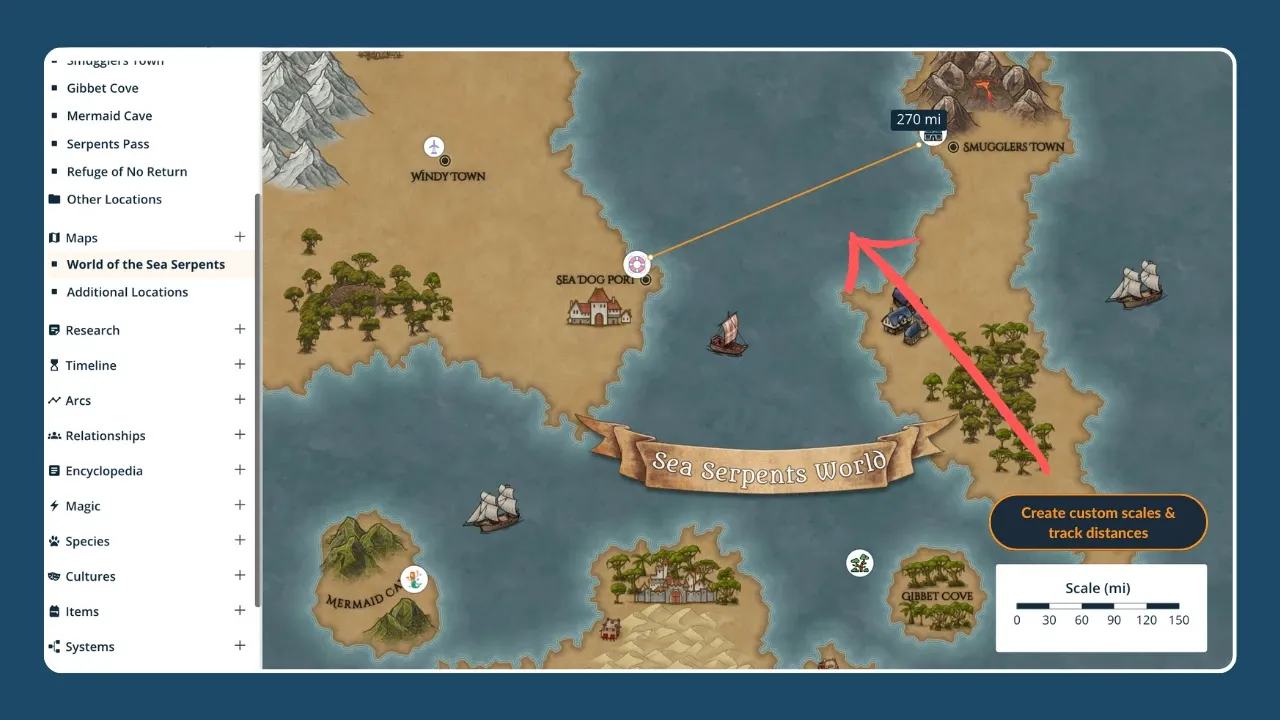This screenshot has width=1280, height=720.
Task: Select the Cultures masks icon
Action: coord(54,576)
